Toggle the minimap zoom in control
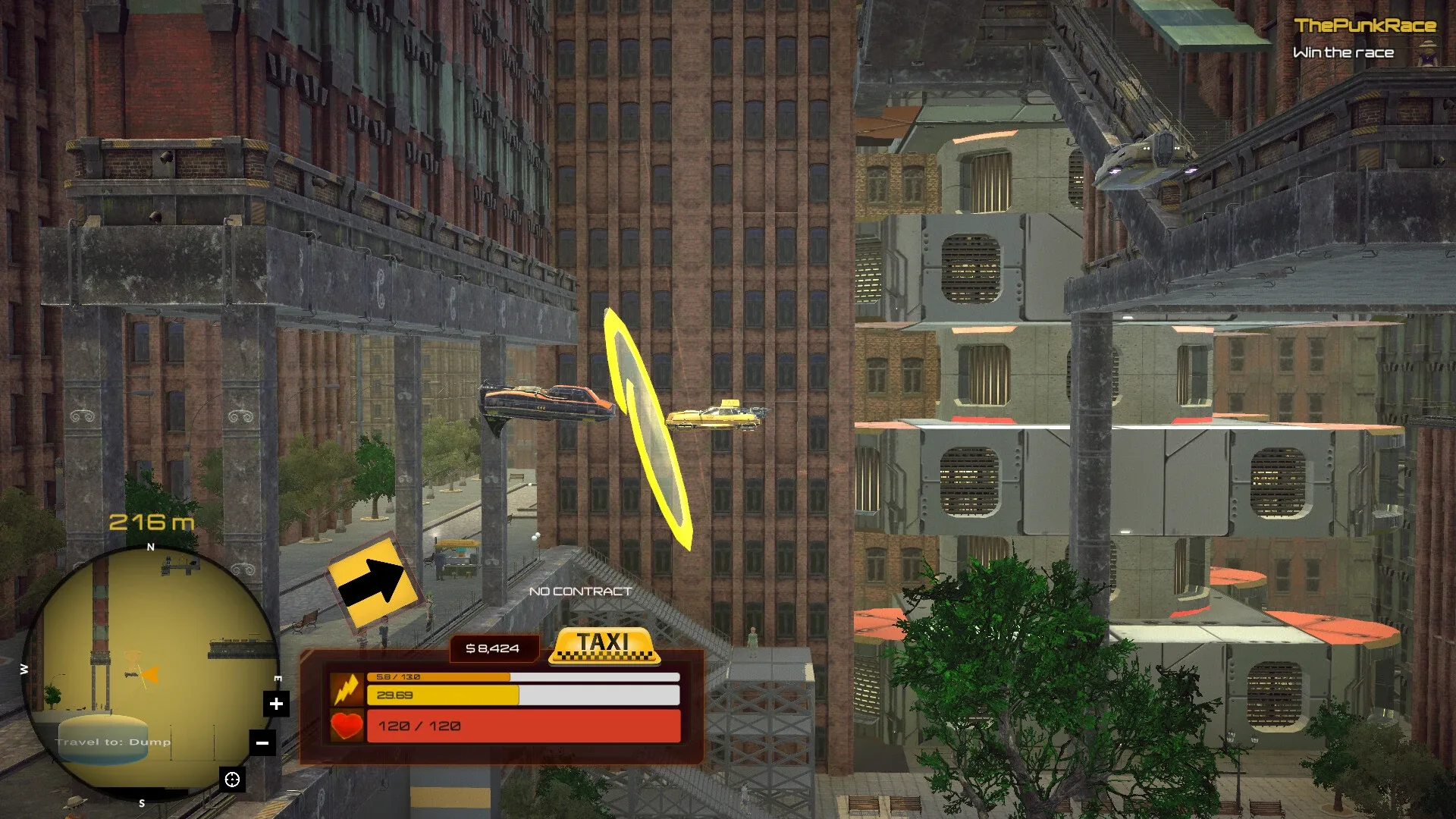 (276, 703)
